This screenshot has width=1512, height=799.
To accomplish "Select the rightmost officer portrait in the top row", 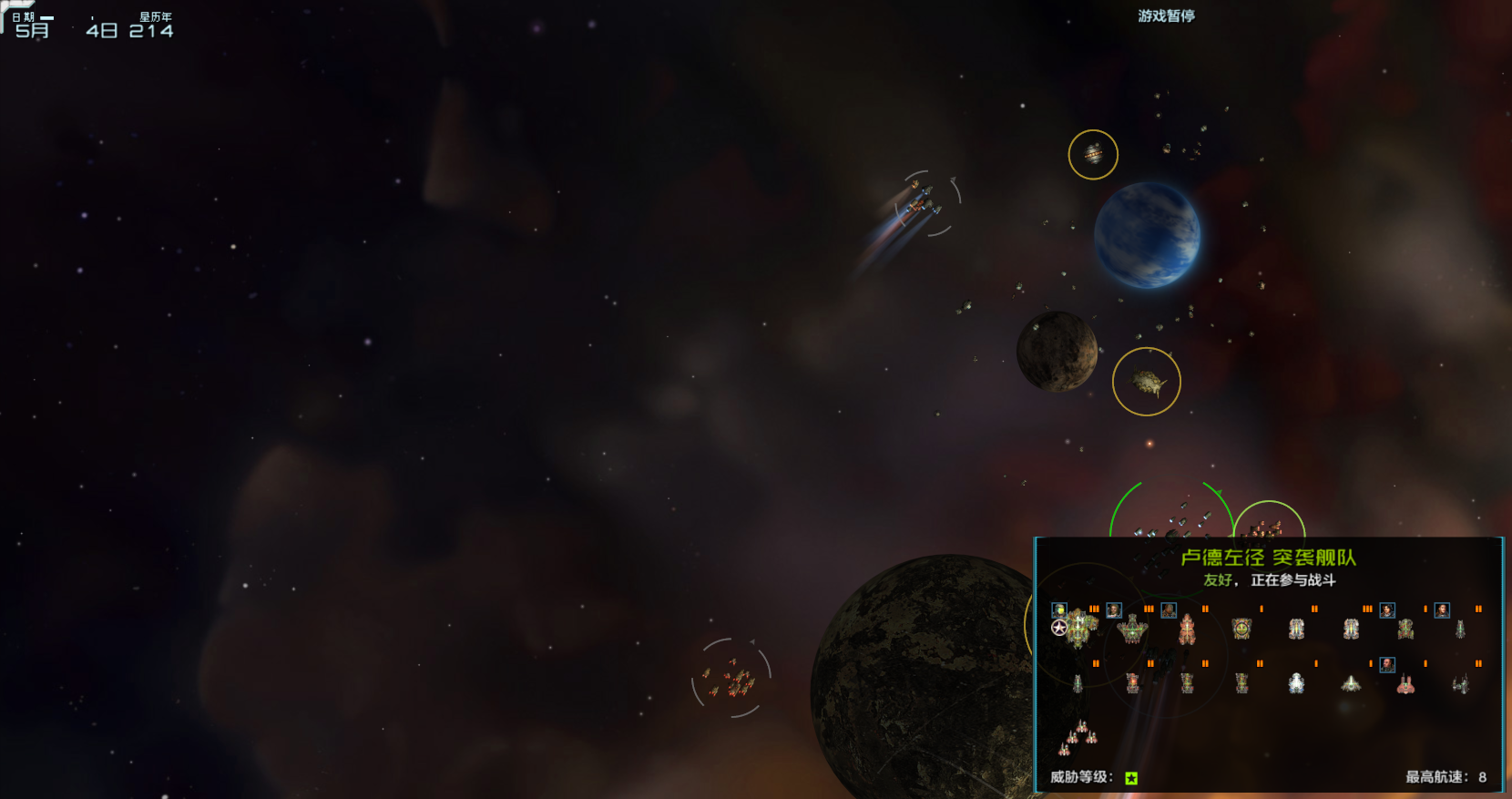I will pyautogui.click(x=1441, y=609).
